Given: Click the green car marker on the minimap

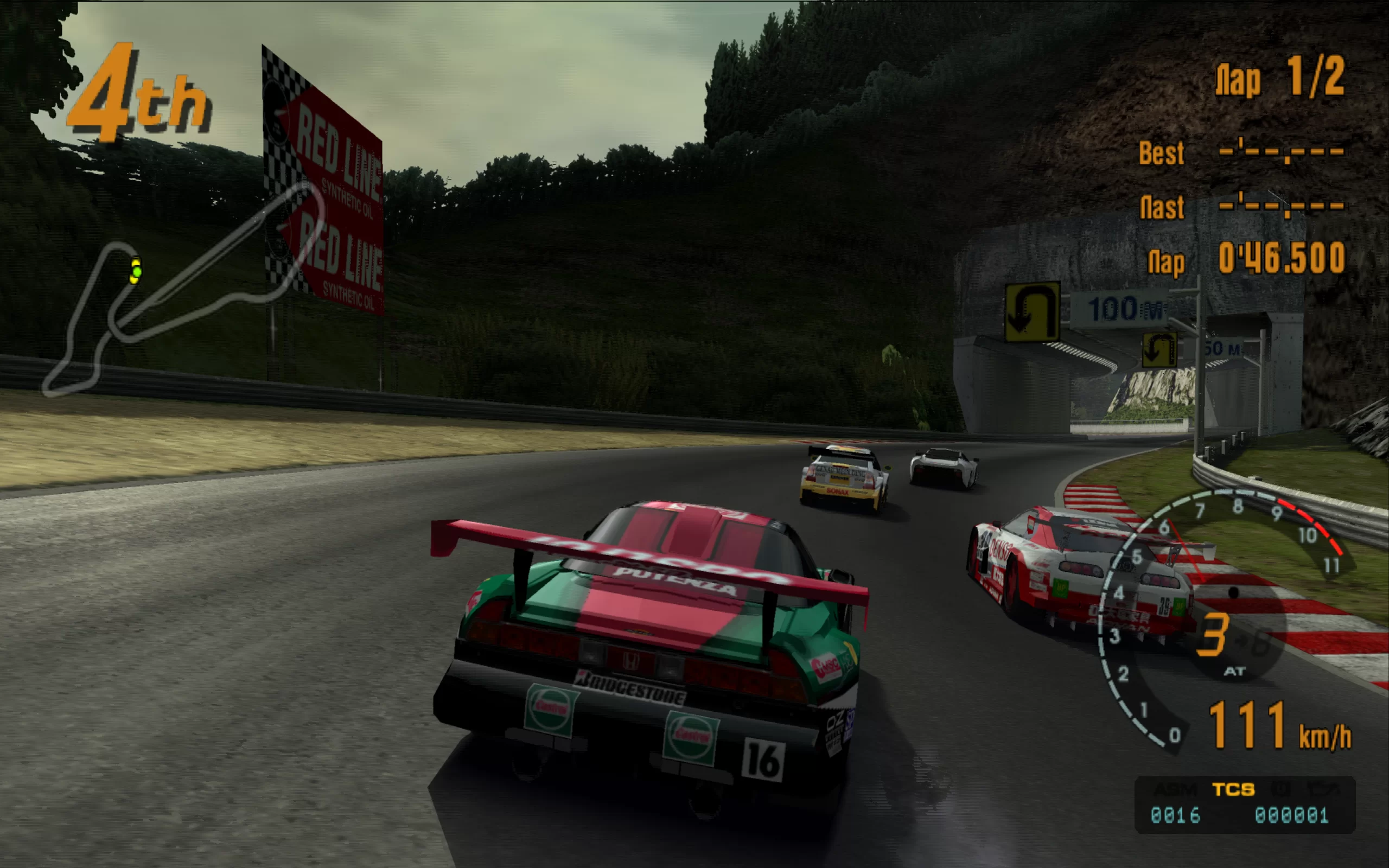Looking at the screenshot, I should pyautogui.click(x=137, y=272).
